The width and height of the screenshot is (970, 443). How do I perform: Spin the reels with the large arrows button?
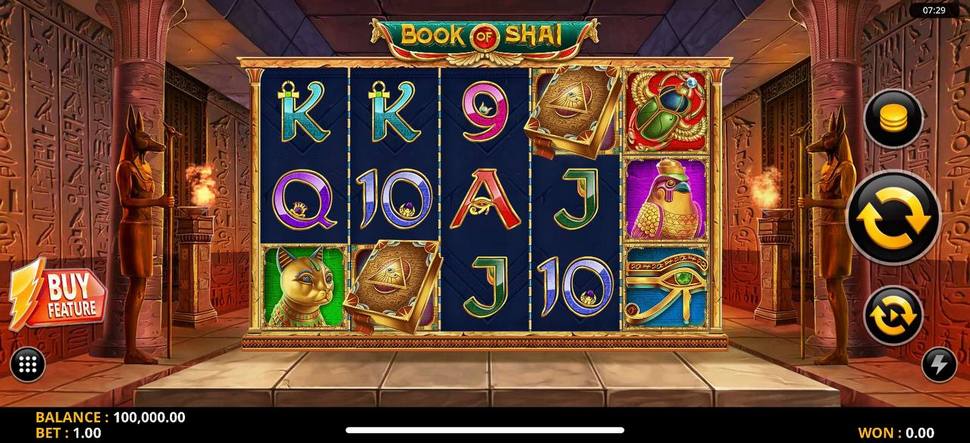pos(893,216)
